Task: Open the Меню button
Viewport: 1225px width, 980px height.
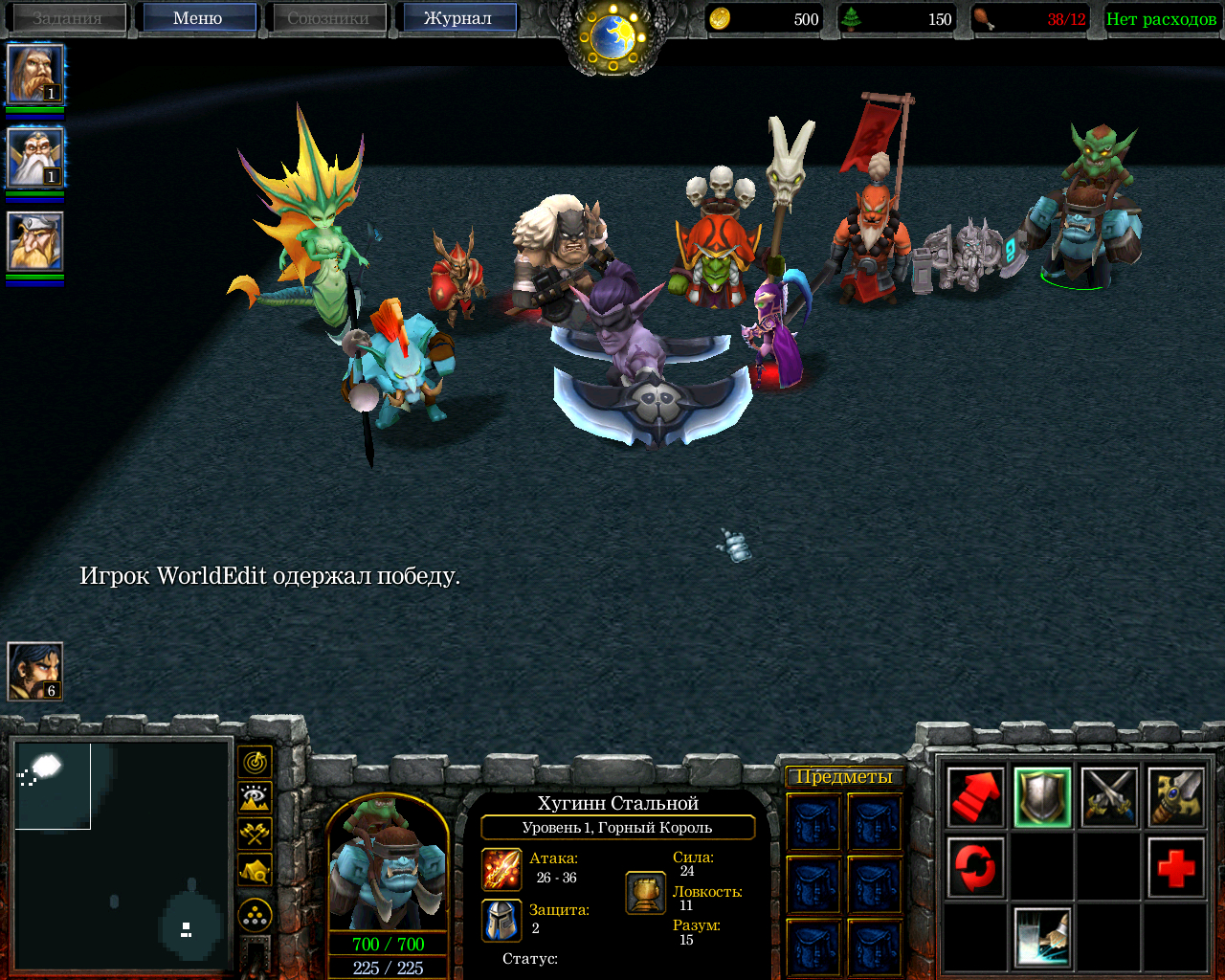Action: (197, 18)
